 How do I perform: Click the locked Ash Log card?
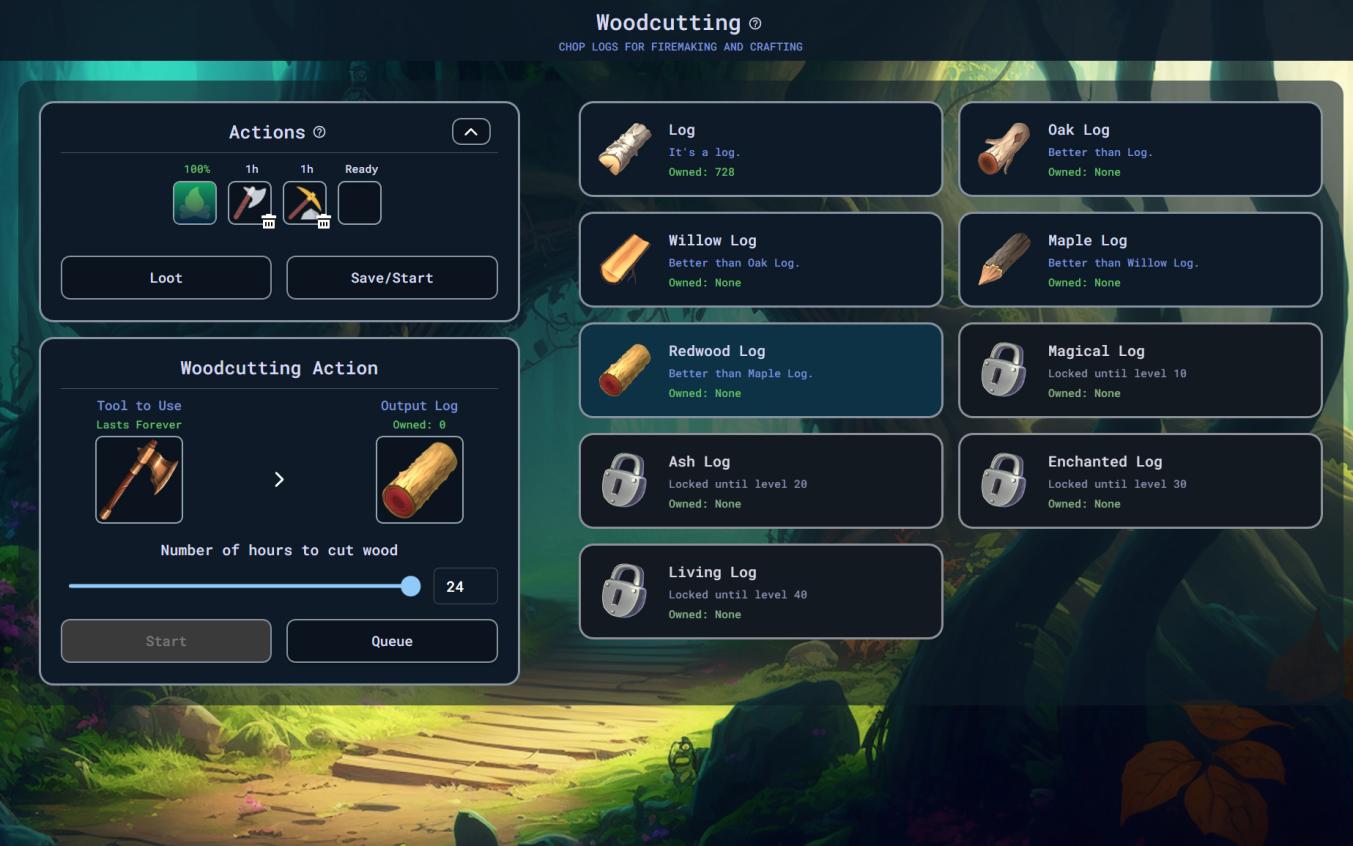760,481
